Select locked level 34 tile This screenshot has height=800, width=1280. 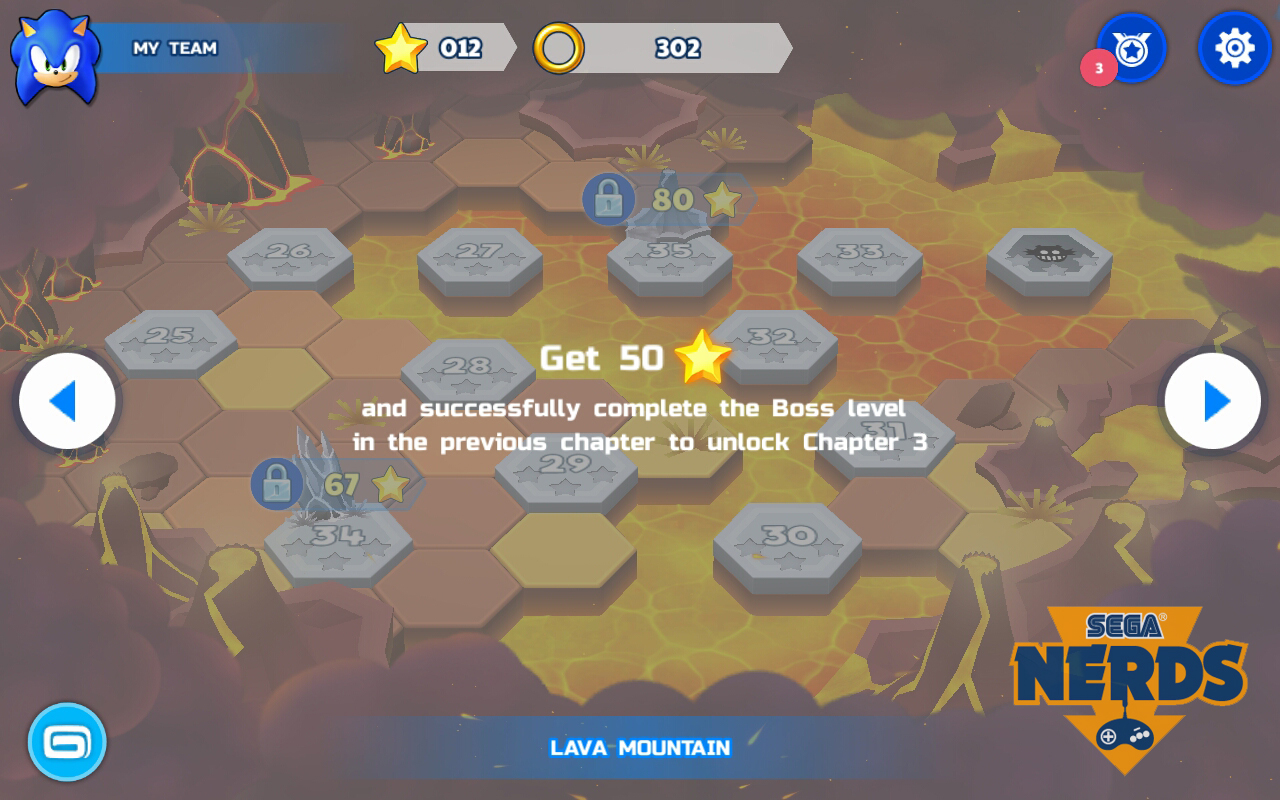tap(338, 542)
